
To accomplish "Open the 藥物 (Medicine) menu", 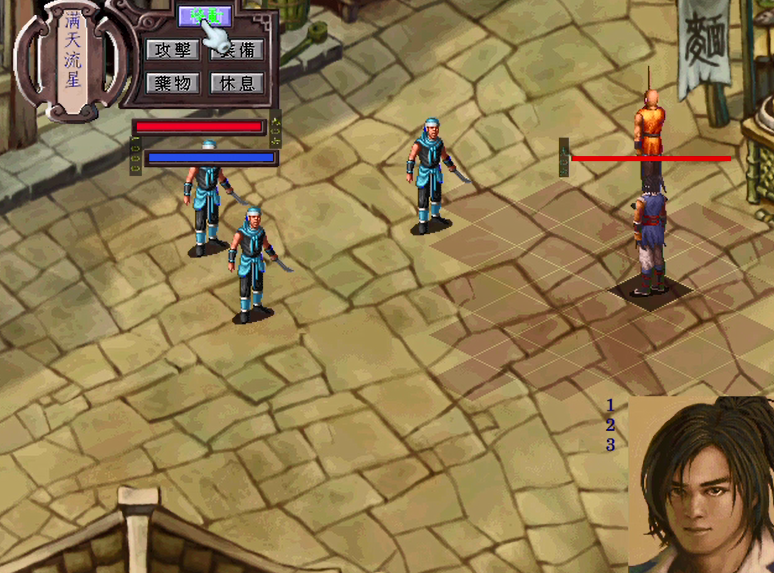I will [171, 83].
